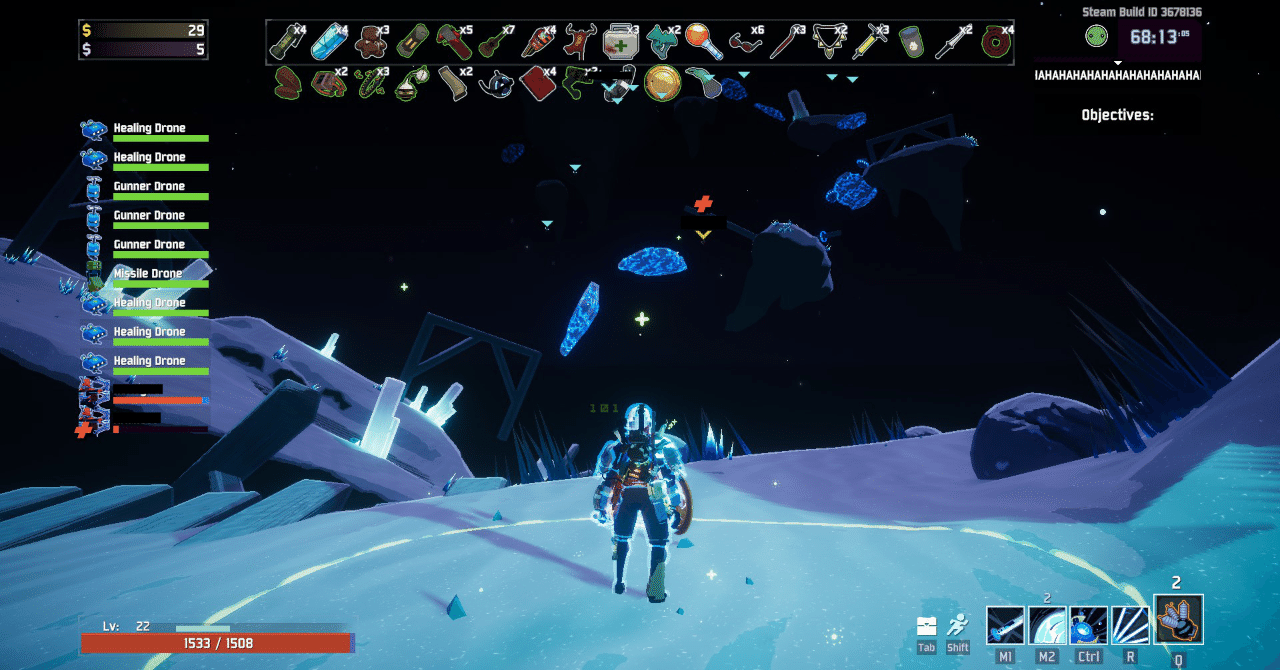
Task: Click the red coiled ring item icon
Action: [996, 42]
